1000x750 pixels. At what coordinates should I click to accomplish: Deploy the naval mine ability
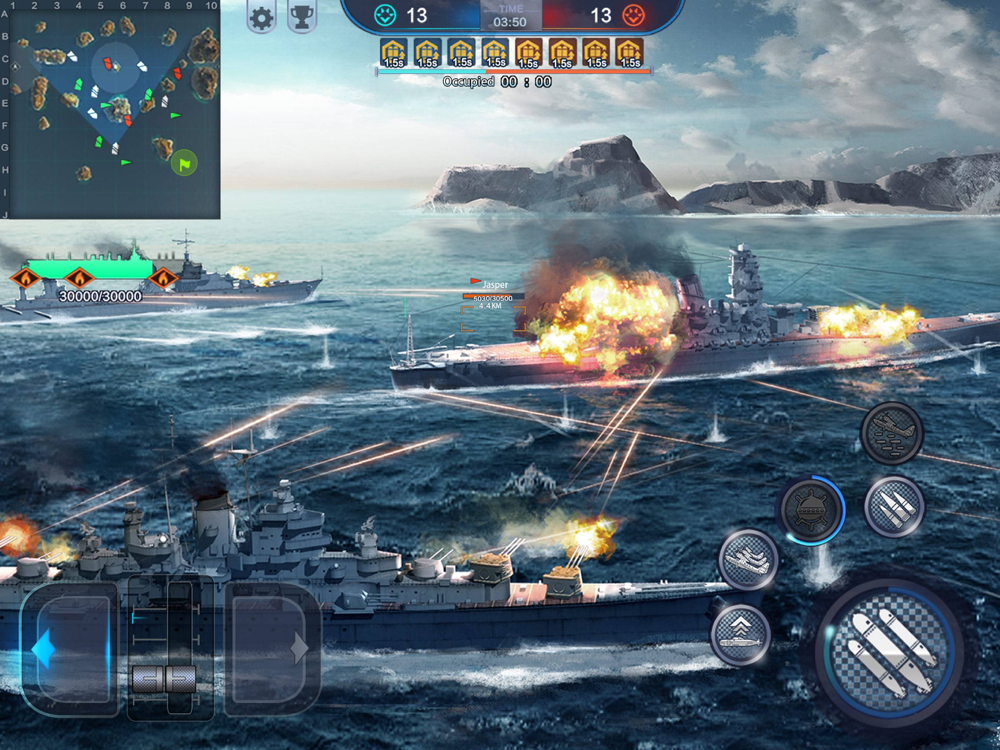click(810, 511)
